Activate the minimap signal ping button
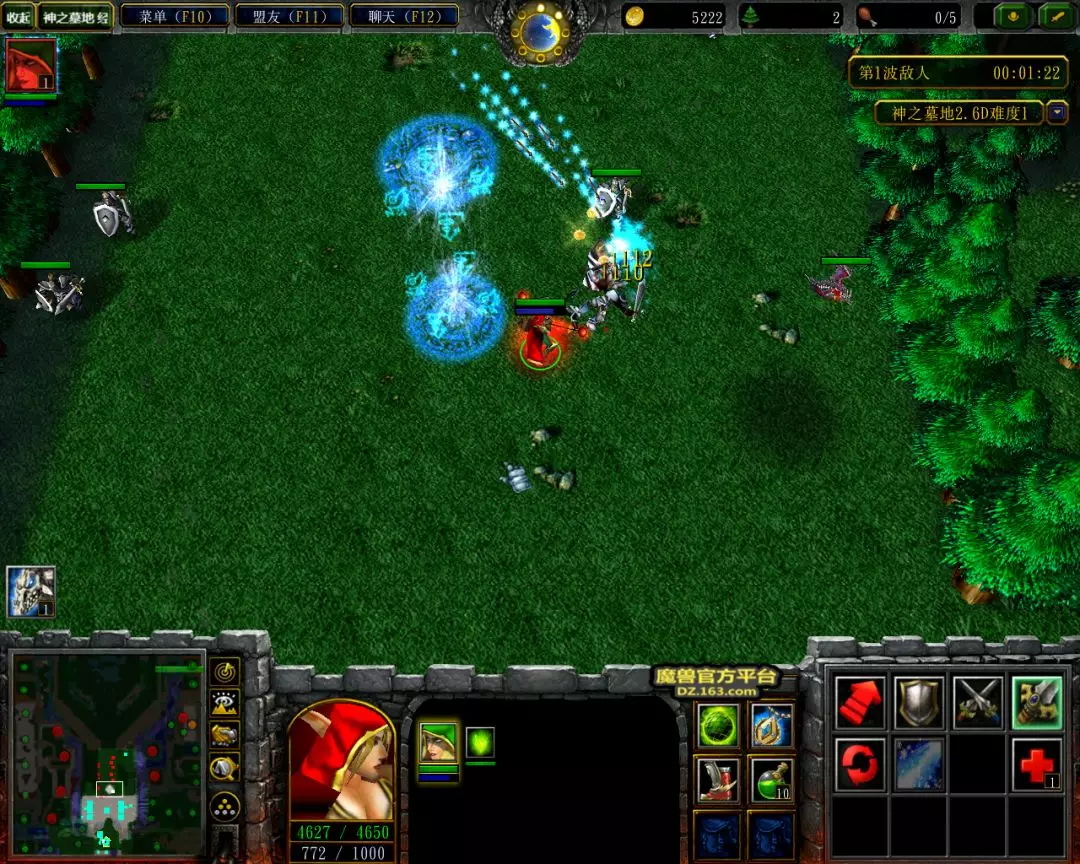The height and width of the screenshot is (864, 1080). tap(226, 670)
